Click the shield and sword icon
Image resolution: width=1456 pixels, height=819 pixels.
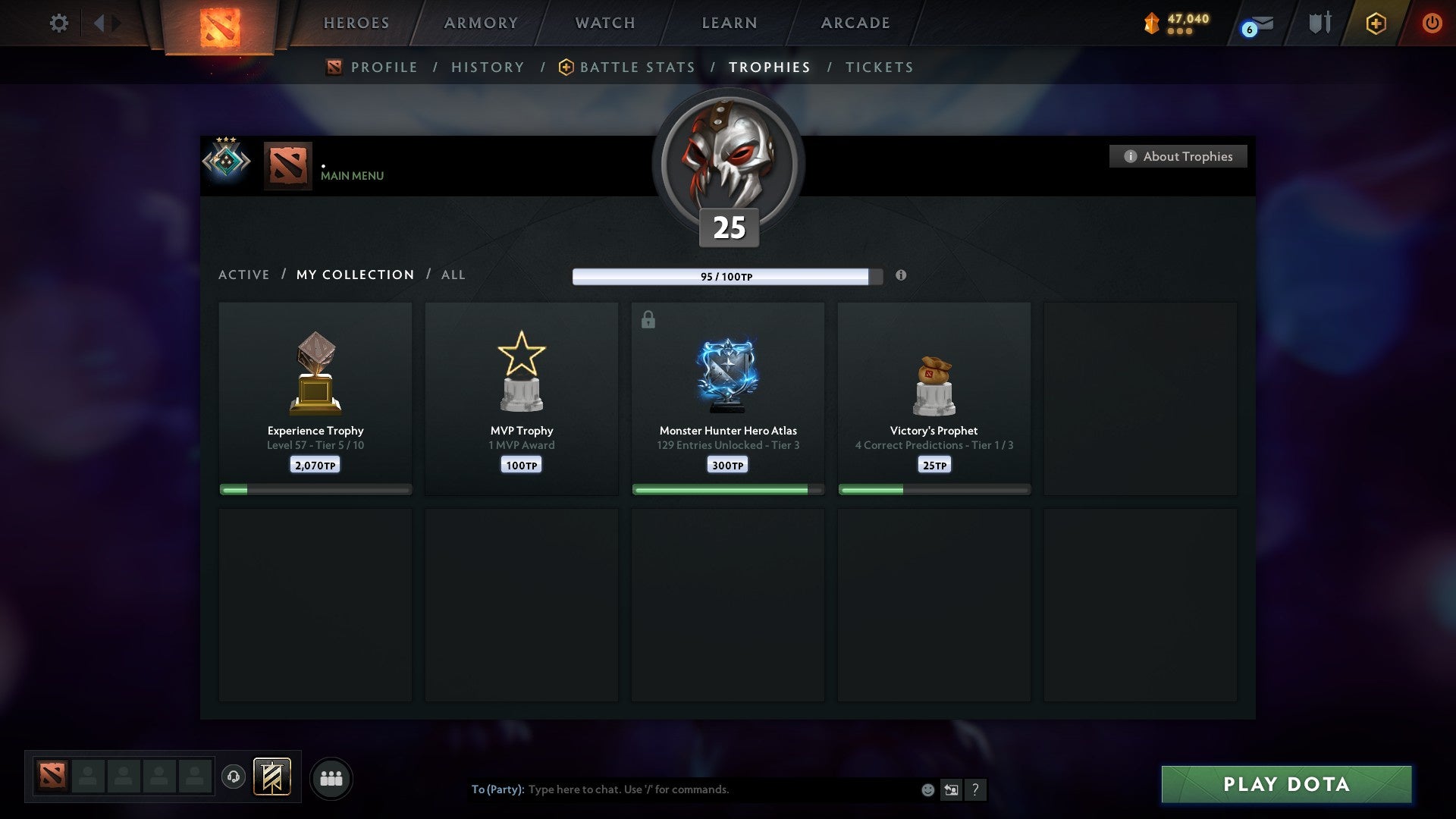coord(1319,23)
